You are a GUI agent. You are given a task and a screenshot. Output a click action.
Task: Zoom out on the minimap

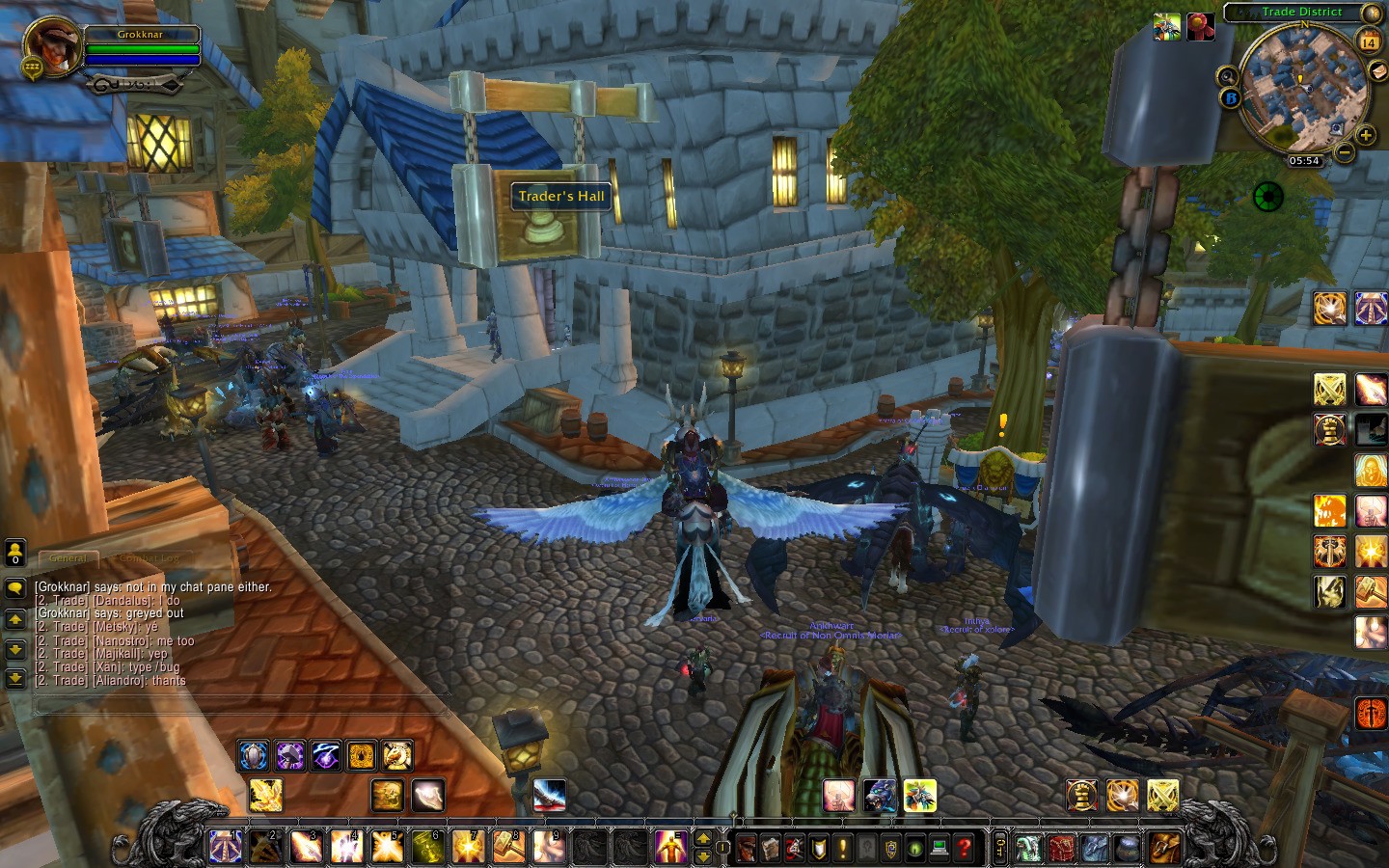(x=1344, y=152)
